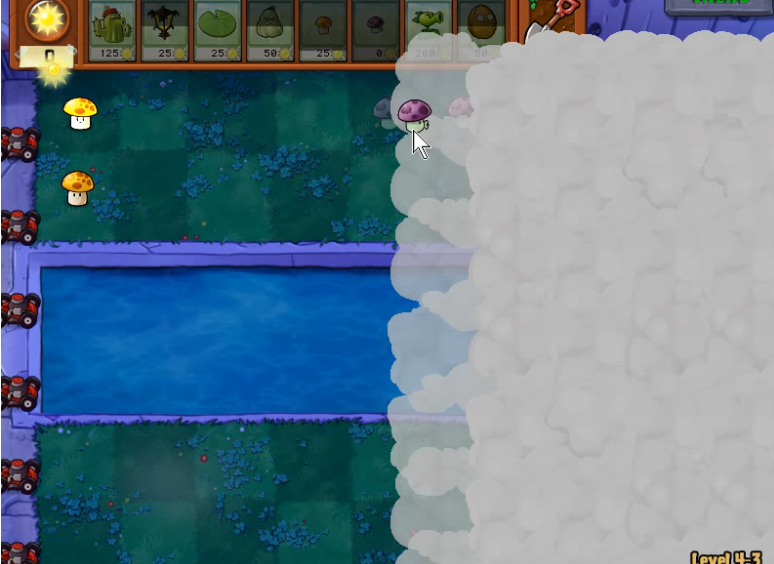The height and width of the screenshot is (564, 774).
Task: Choose the Plantern seed packet
Action: pyautogui.click(x=166, y=30)
